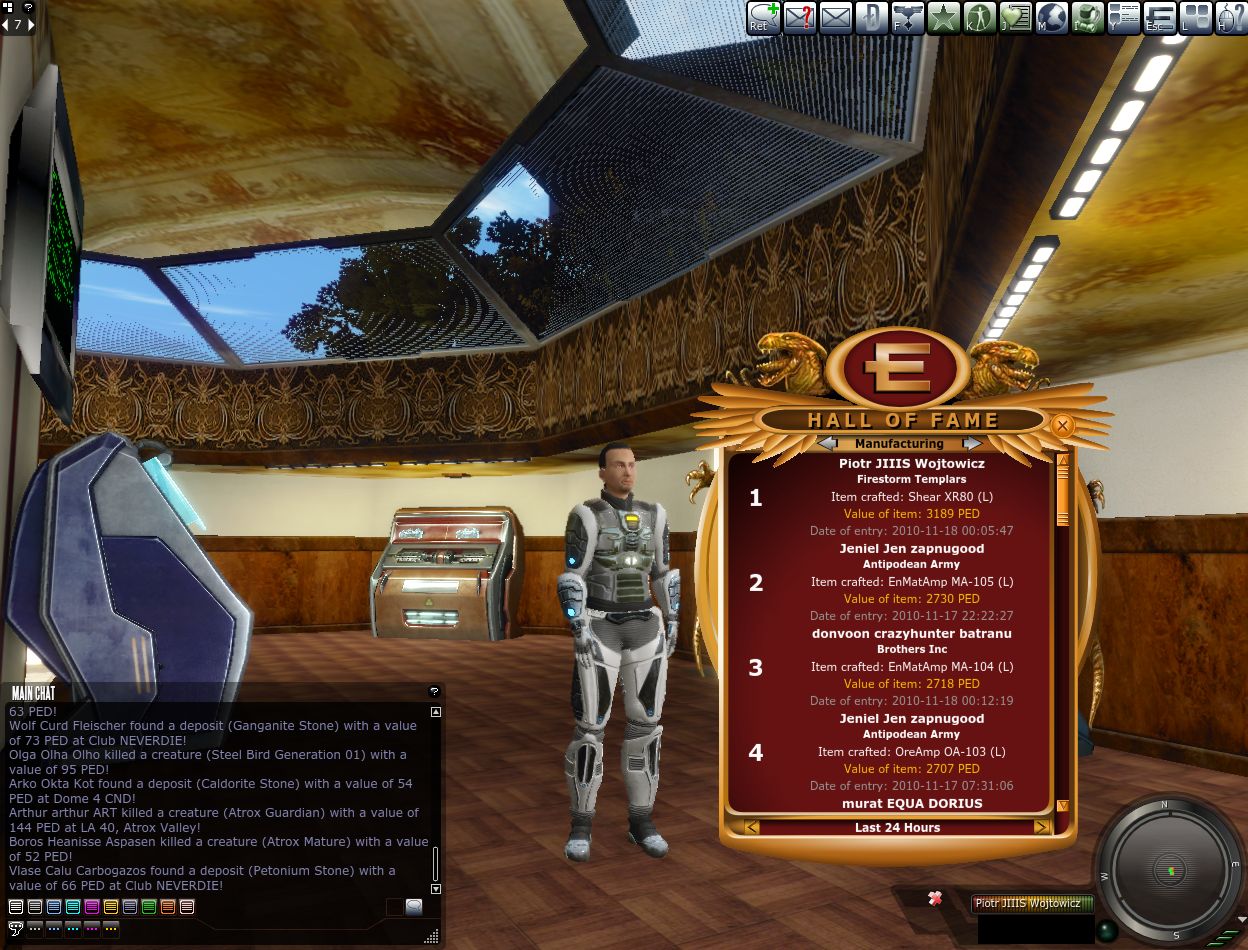Open the envelope with red question mark icon
The height and width of the screenshot is (950, 1248).
[x=799, y=17]
